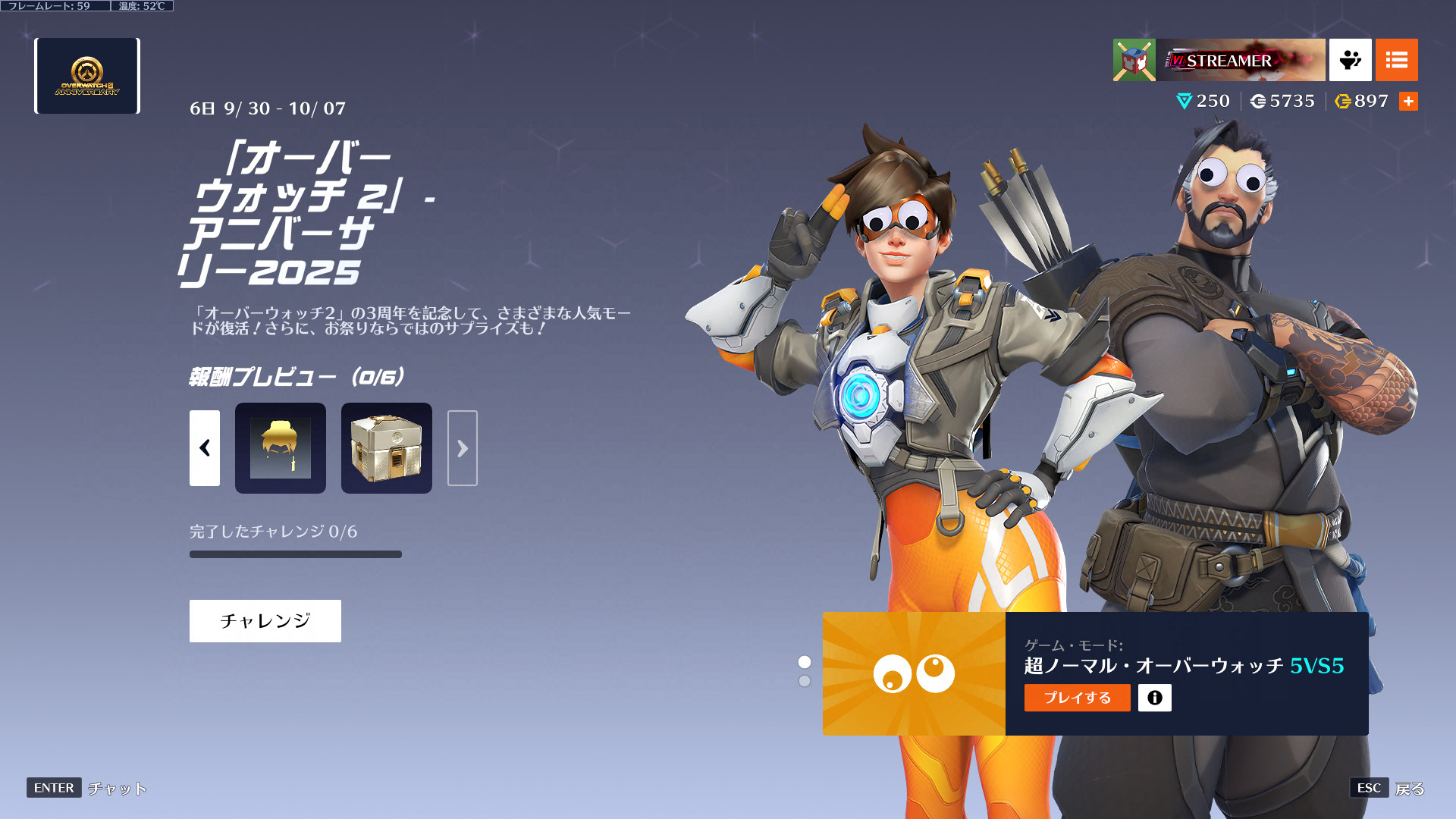Advance reward preview with right arrow

click(462, 448)
